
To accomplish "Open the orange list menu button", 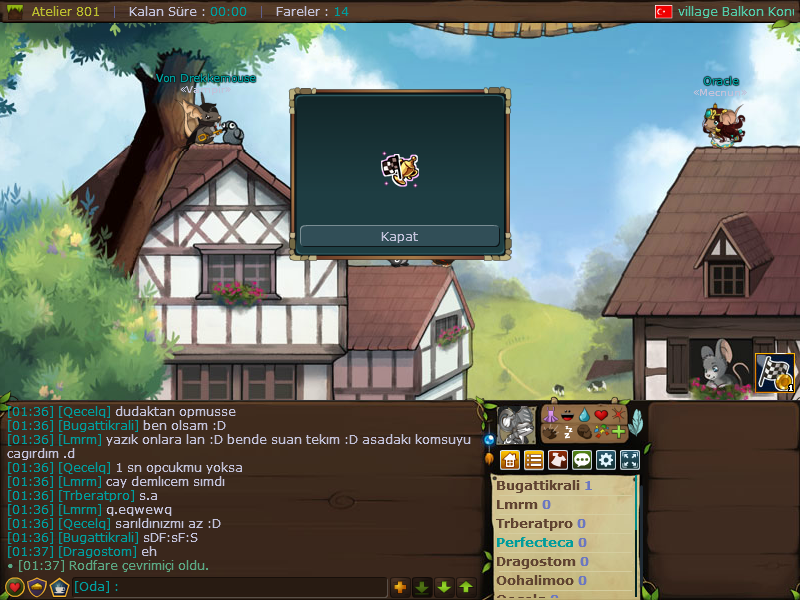I will (534, 460).
